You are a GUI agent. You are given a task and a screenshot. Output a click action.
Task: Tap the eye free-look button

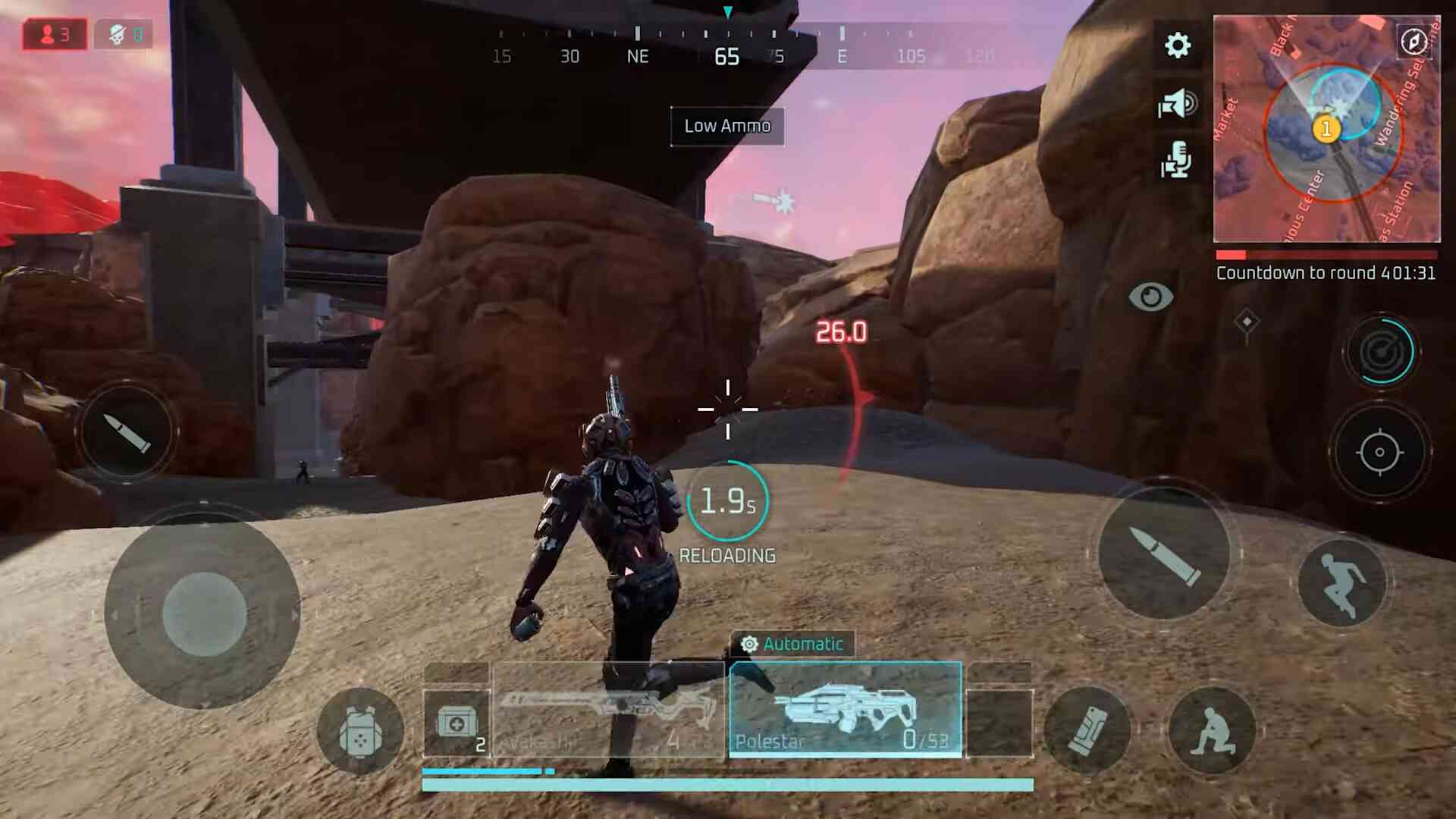[x=1150, y=297]
